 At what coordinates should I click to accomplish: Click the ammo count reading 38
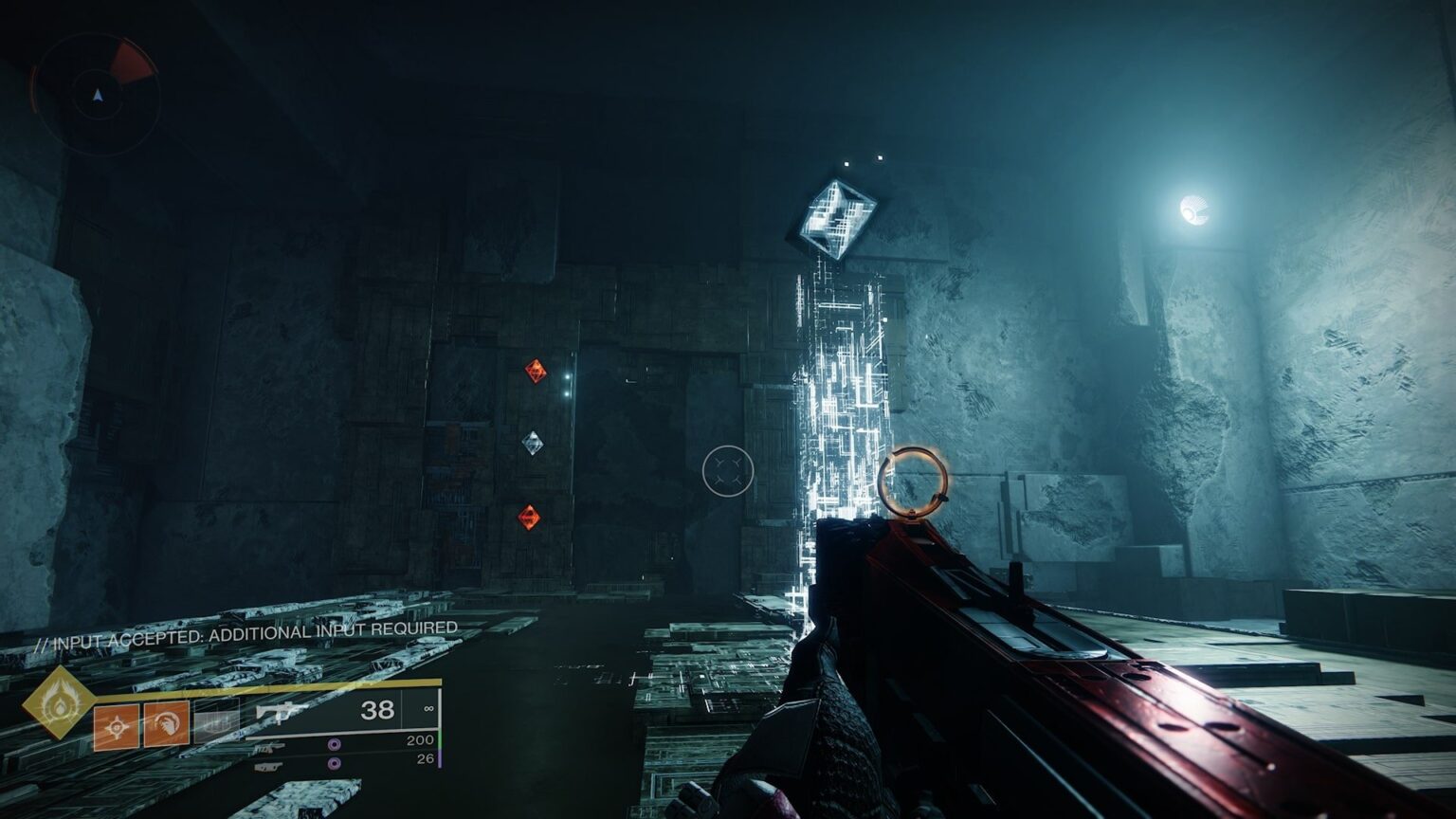(378, 708)
